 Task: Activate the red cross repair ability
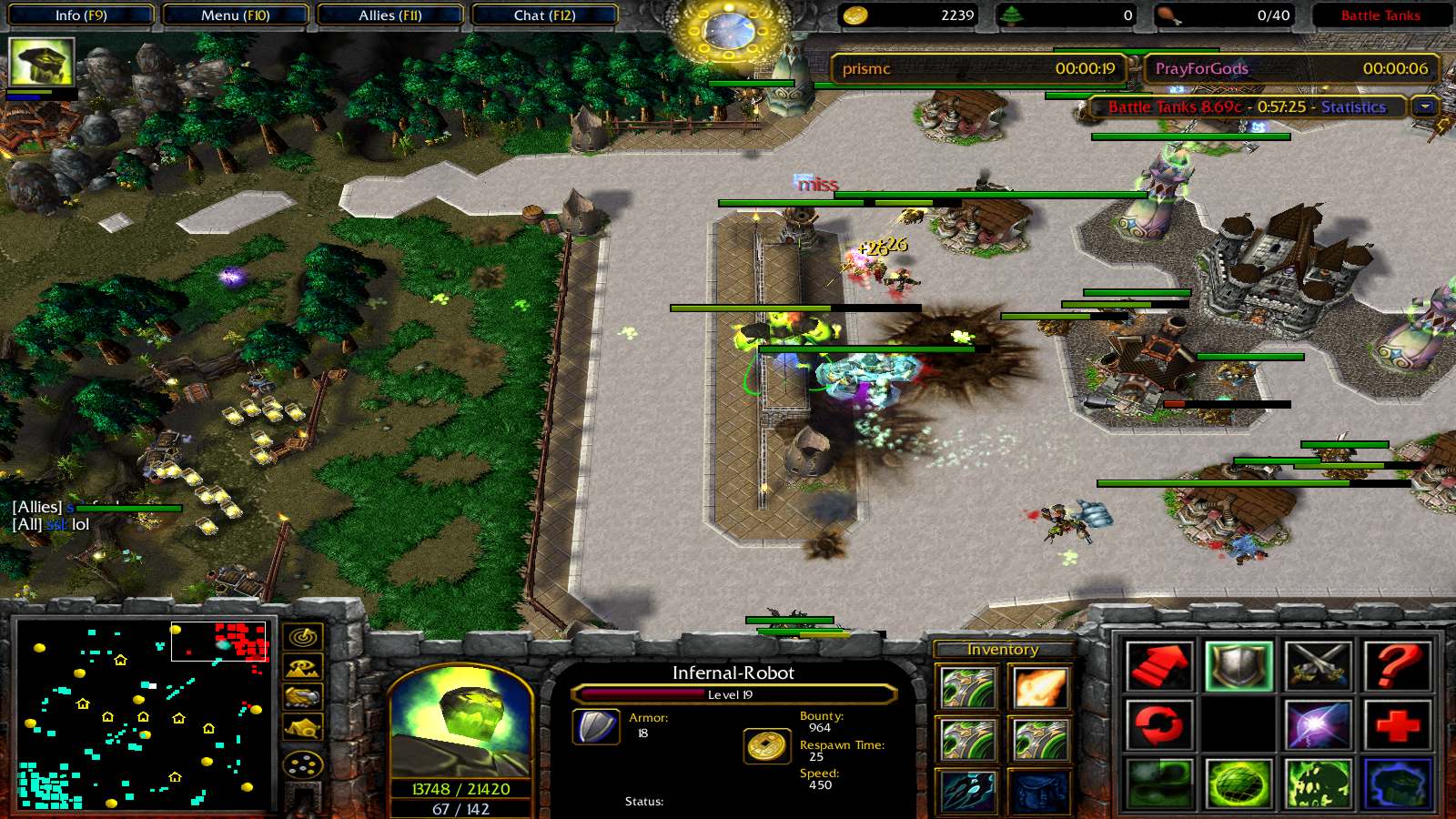[x=1397, y=725]
